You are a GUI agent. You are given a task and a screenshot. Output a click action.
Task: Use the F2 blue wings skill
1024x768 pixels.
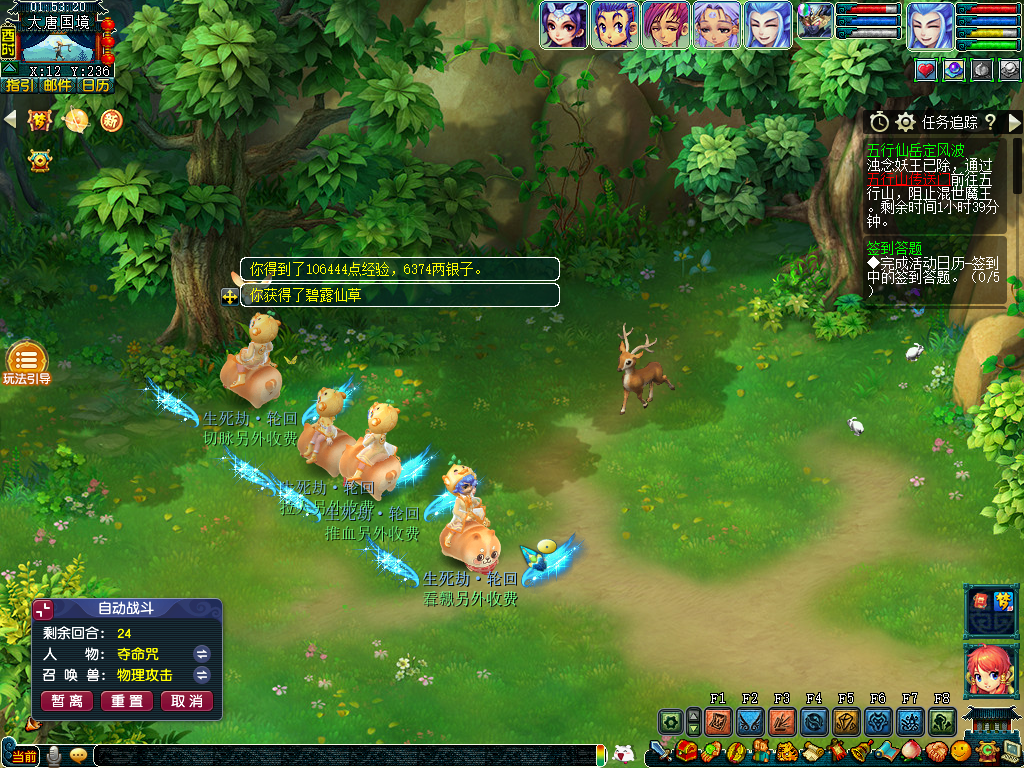click(750, 721)
